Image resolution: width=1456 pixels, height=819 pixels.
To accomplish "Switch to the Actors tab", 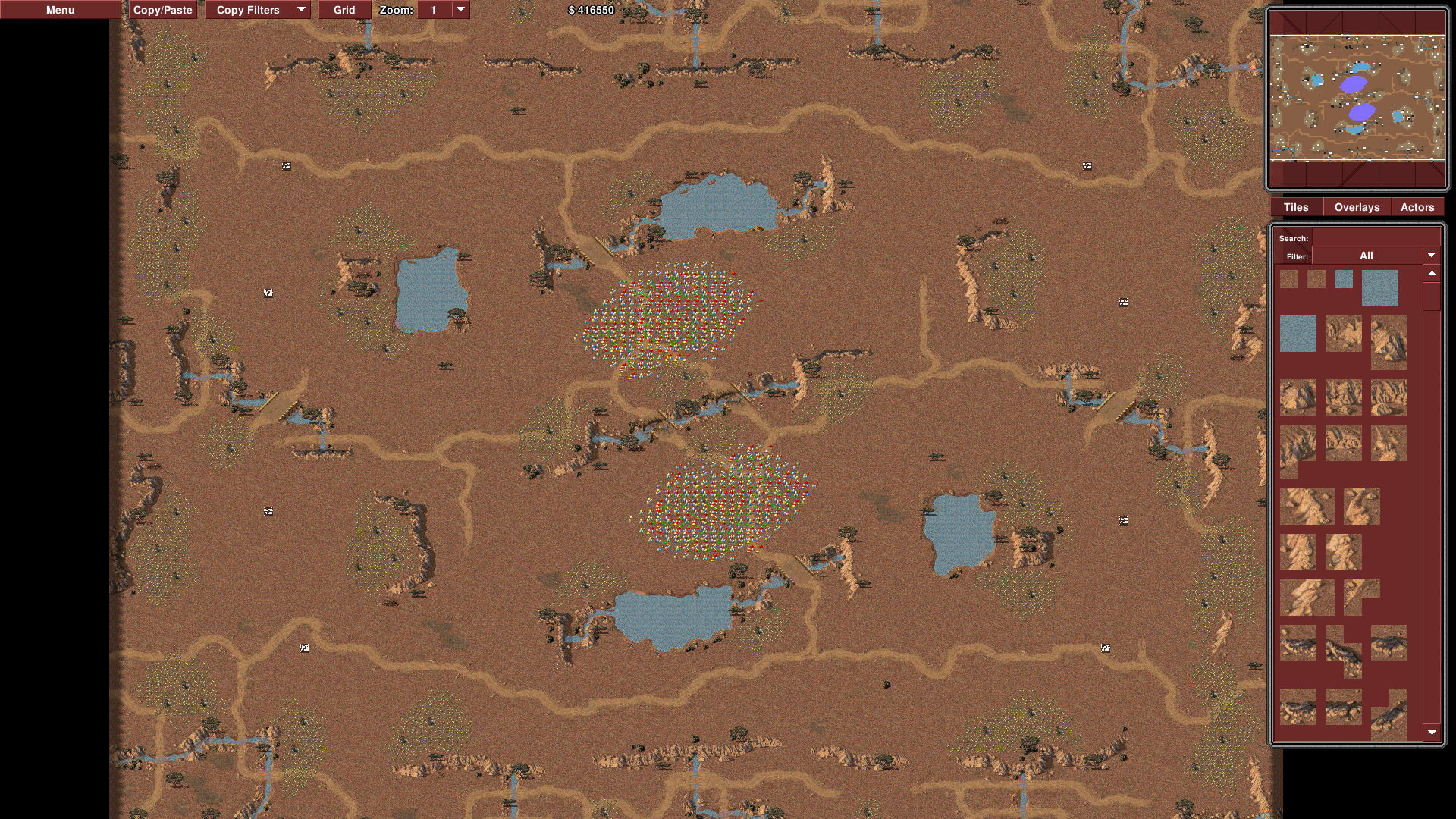I will click(x=1417, y=207).
